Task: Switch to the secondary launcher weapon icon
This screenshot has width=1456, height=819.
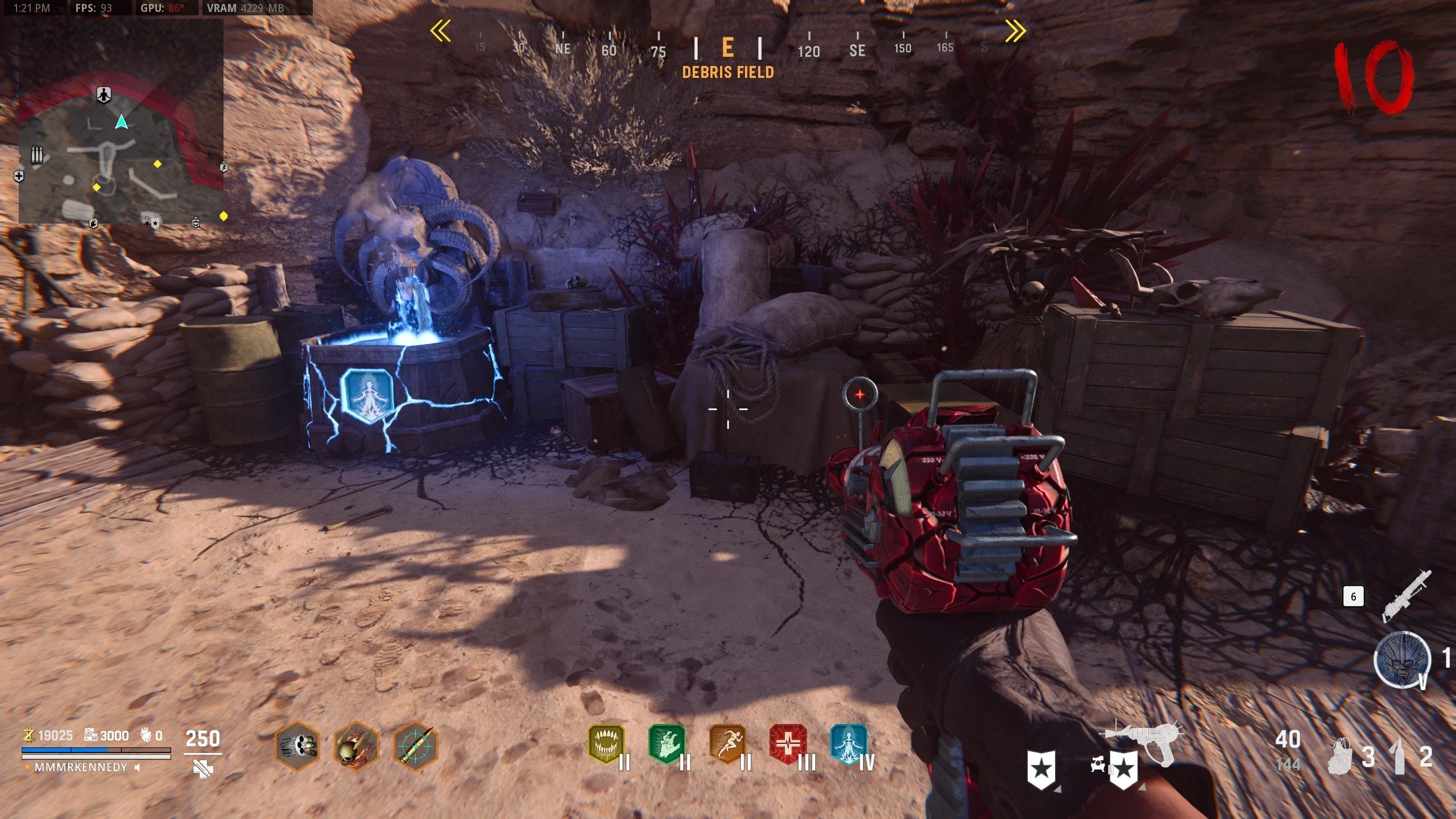Action: pyautogui.click(x=1406, y=596)
